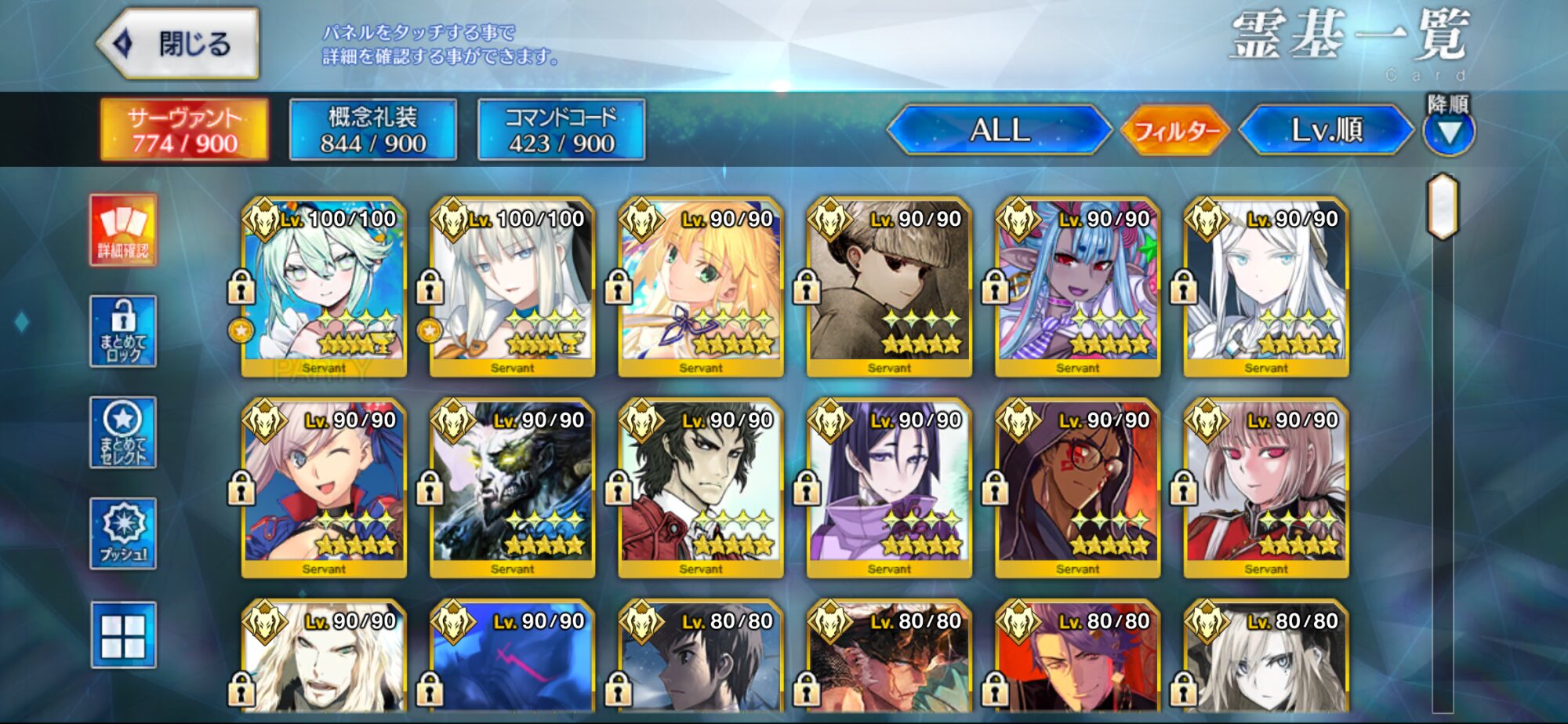The width and height of the screenshot is (1568, 724).
Task: Select the ALL class filter
Action: (x=1000, y=130)
